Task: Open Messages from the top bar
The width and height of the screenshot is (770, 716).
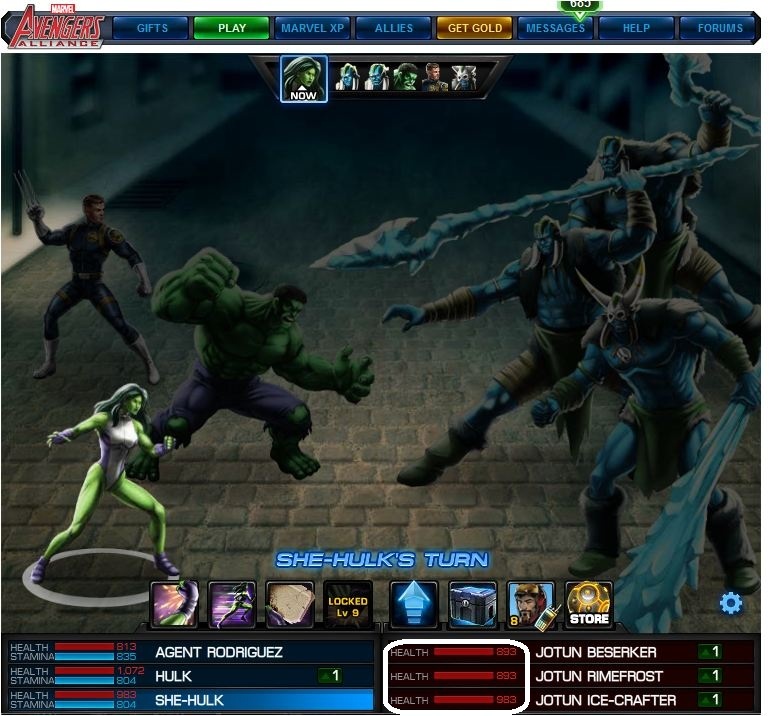Action: pos(555,28)
